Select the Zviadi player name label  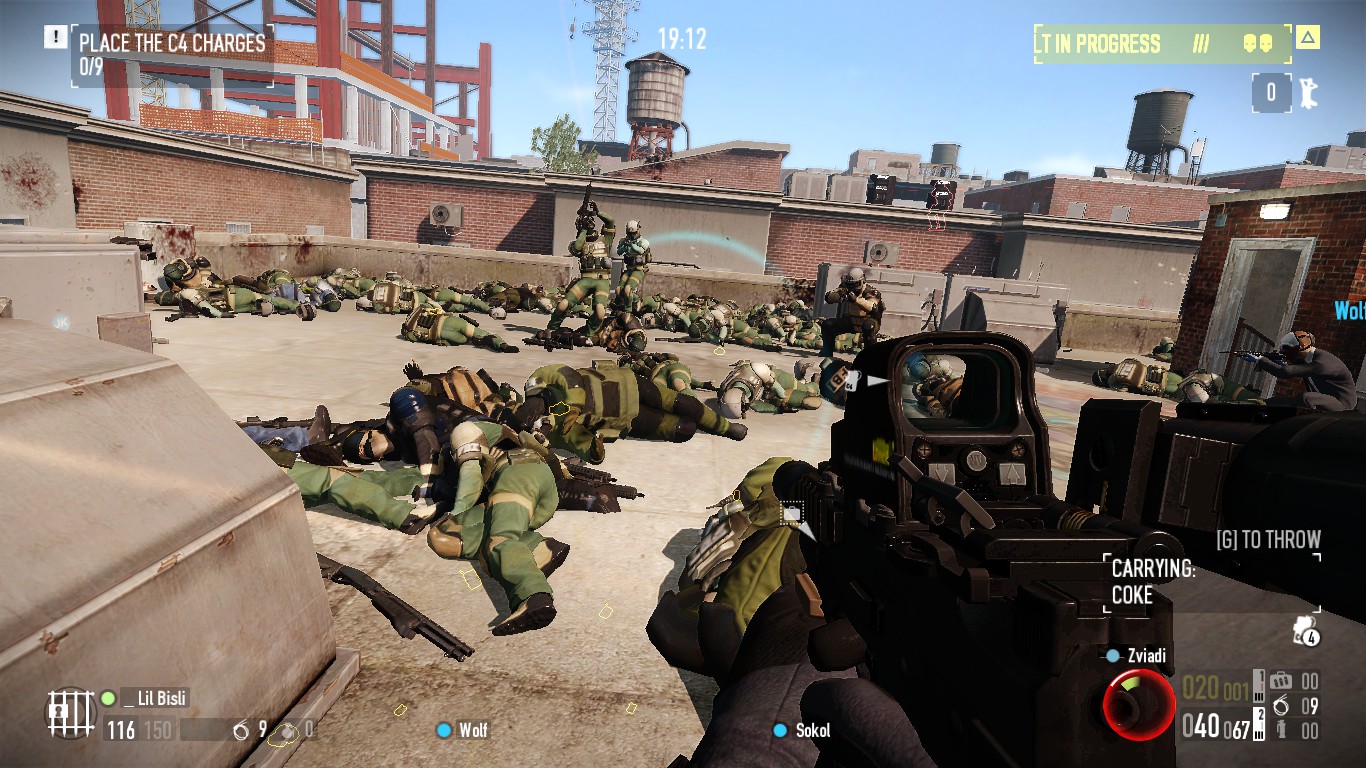(x=1144, y=656)
